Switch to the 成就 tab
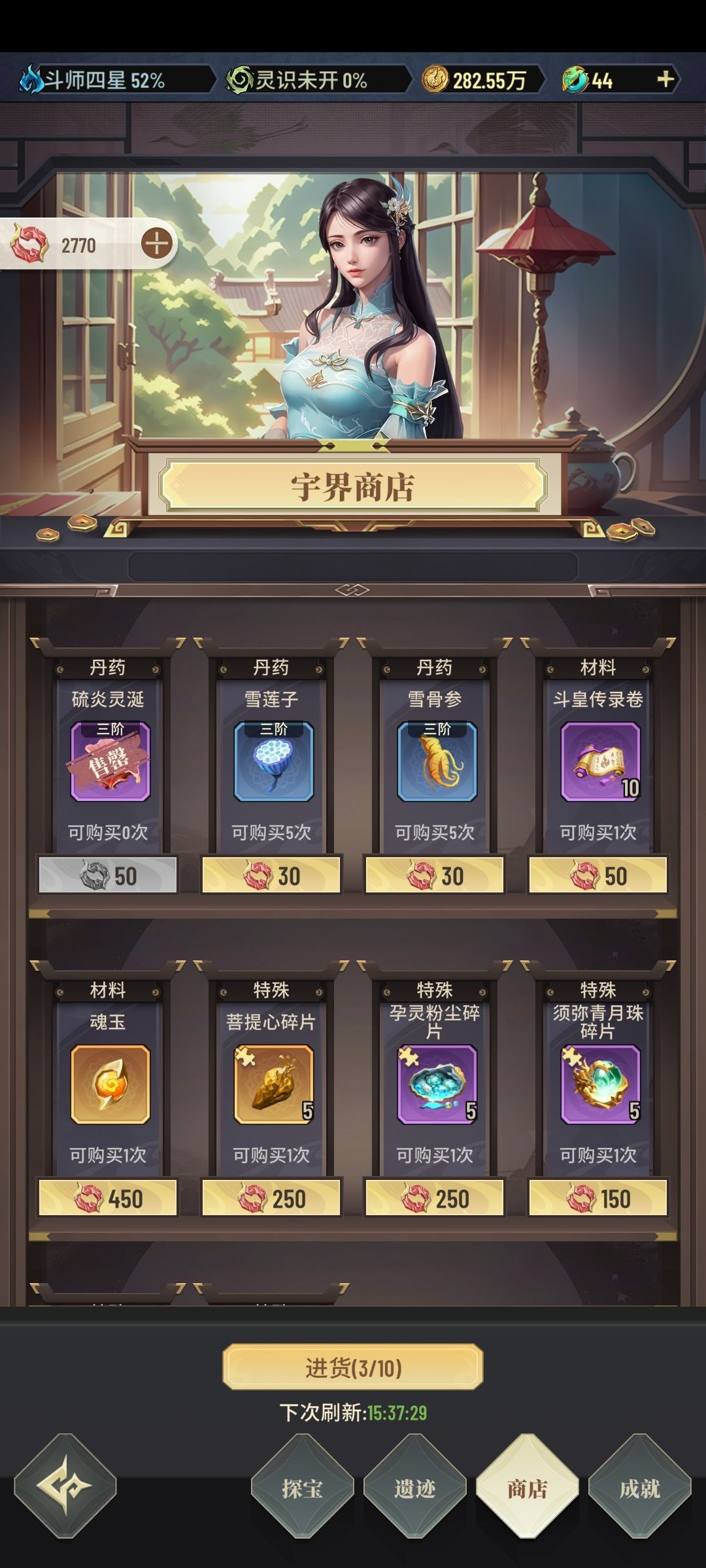The image size is (706, 1568). [x=639, y=1488]
